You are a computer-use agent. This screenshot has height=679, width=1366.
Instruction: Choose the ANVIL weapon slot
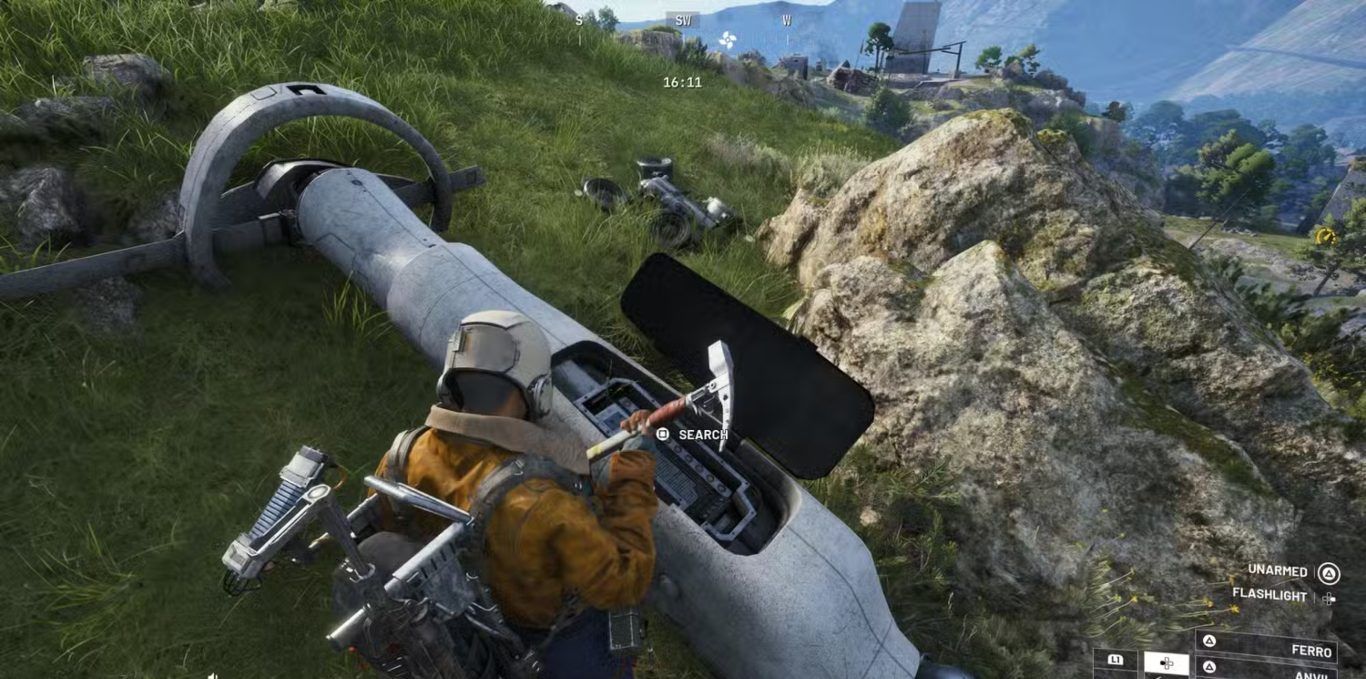pyautogui.click(x=1267, y=671)
